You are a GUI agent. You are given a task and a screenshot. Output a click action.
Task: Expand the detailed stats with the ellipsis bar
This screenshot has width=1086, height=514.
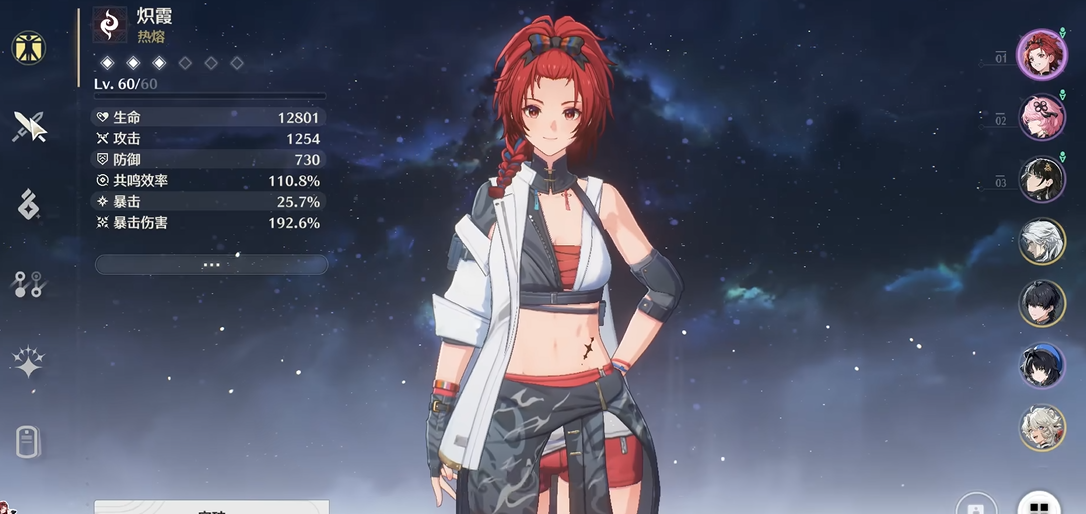[x=211, y=264]
